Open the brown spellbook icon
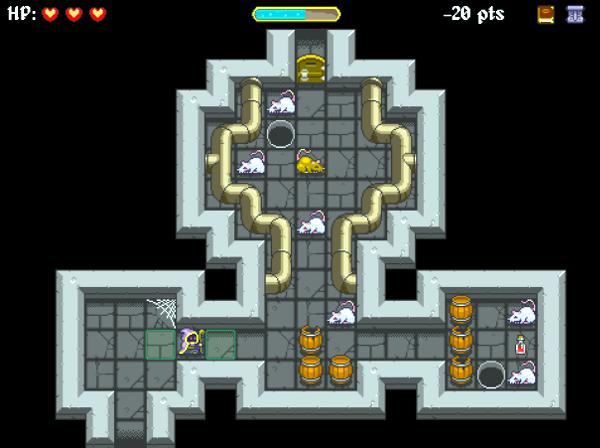 coord(546,14)
